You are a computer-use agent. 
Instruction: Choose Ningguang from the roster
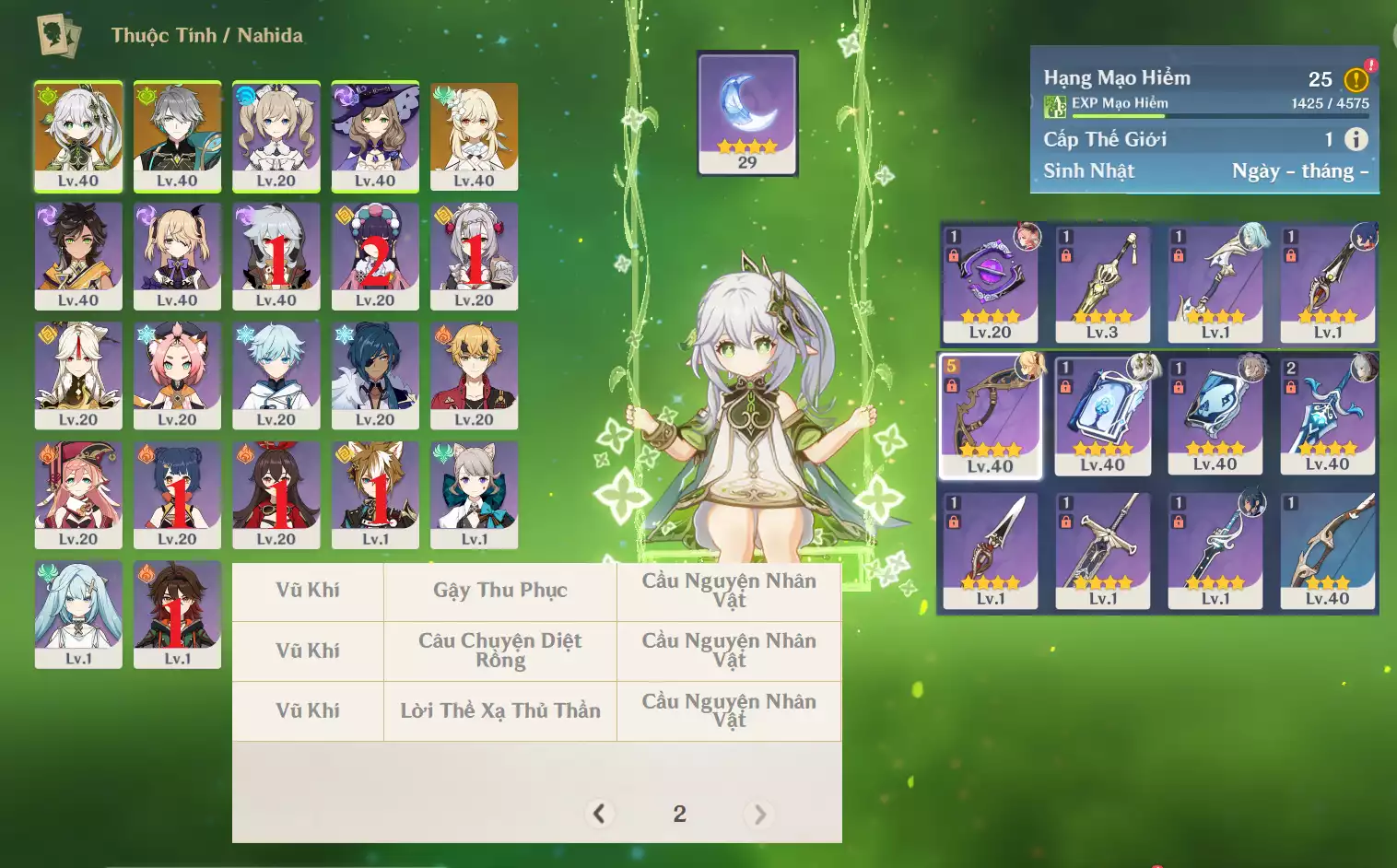click(78, 375)
